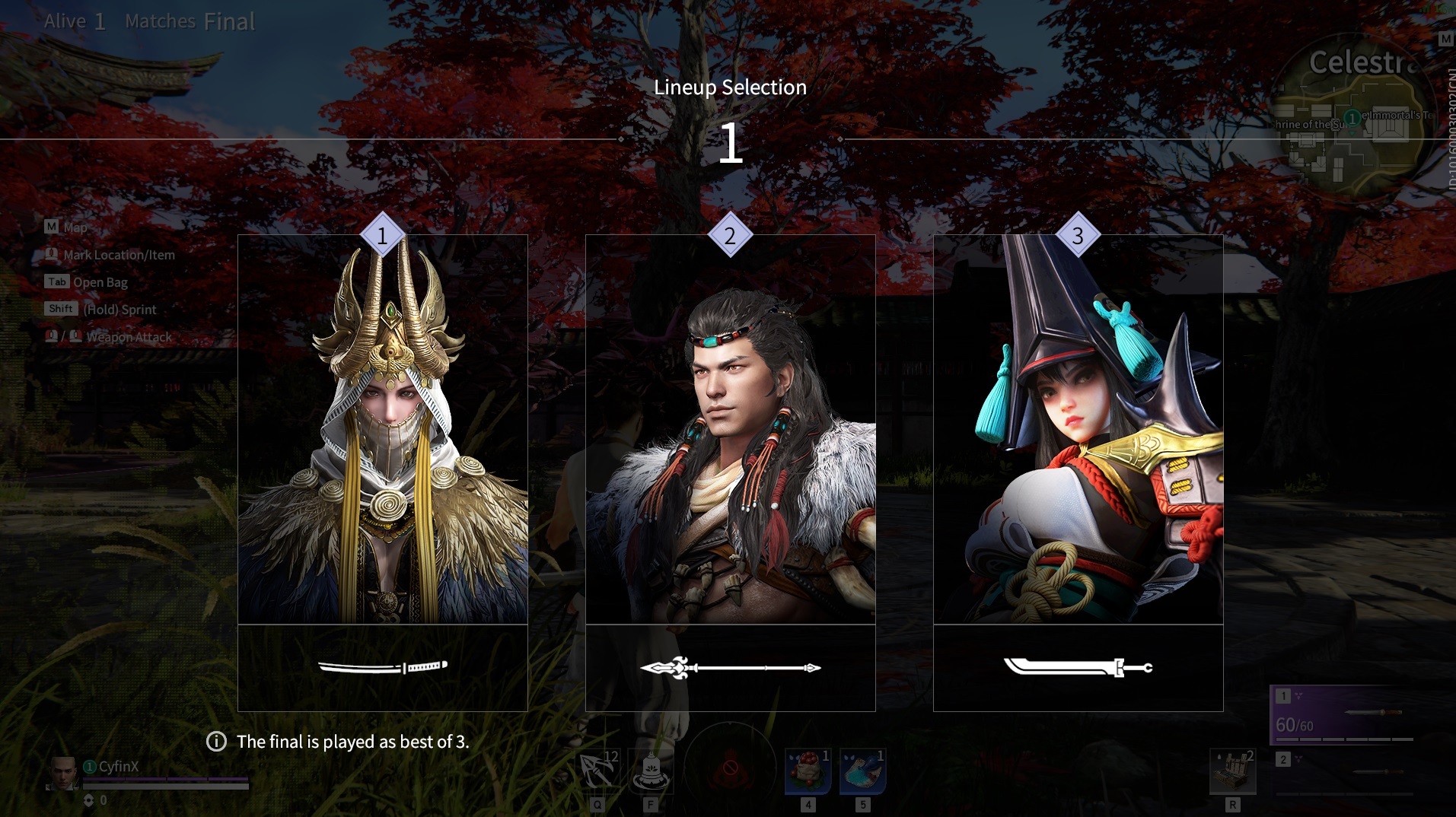Activate the bell skill icon
The width and height of the screenshot is (1456, 817).
point(652,771)
